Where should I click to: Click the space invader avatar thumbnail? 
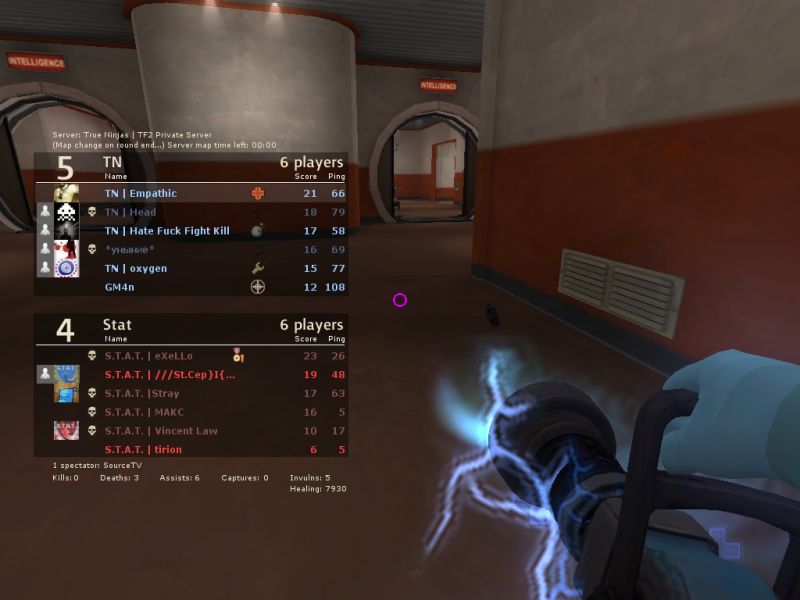(x=67, y=212)
